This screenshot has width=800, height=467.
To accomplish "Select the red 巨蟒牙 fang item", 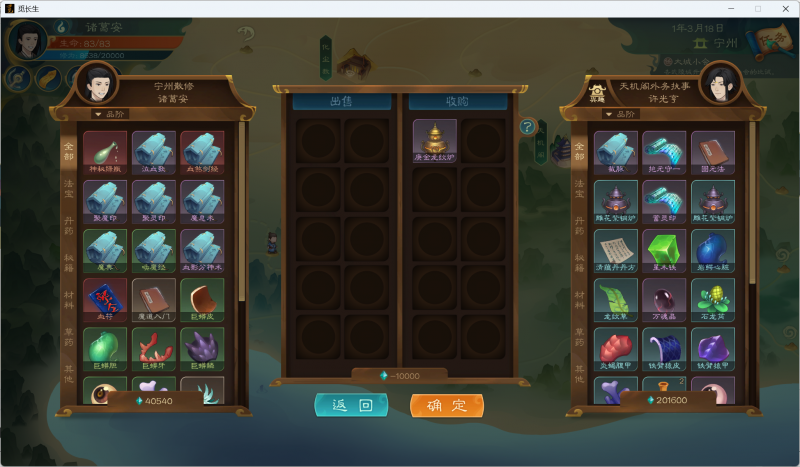I will 153,348.
